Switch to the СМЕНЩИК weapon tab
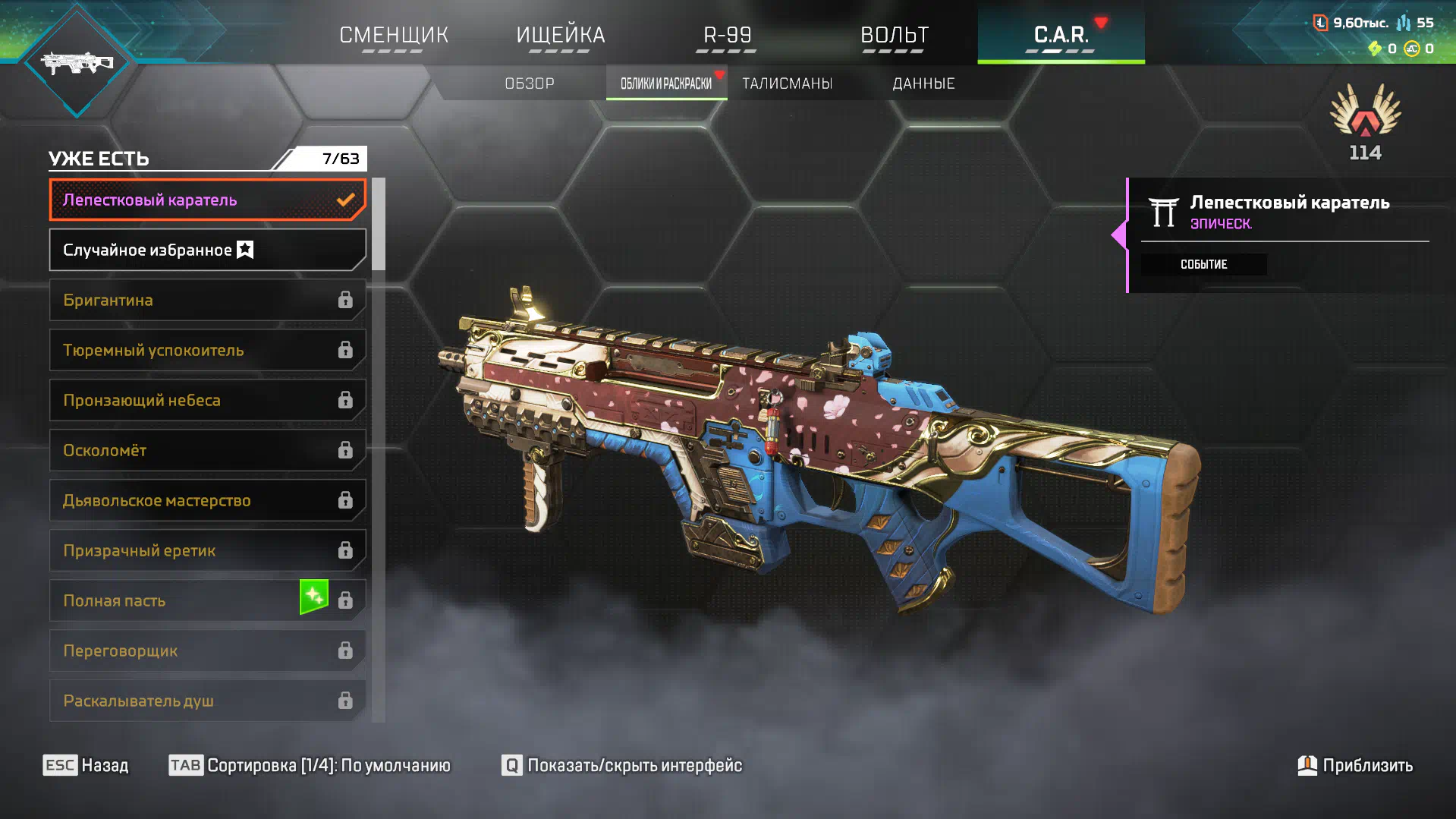 [394, 35]
